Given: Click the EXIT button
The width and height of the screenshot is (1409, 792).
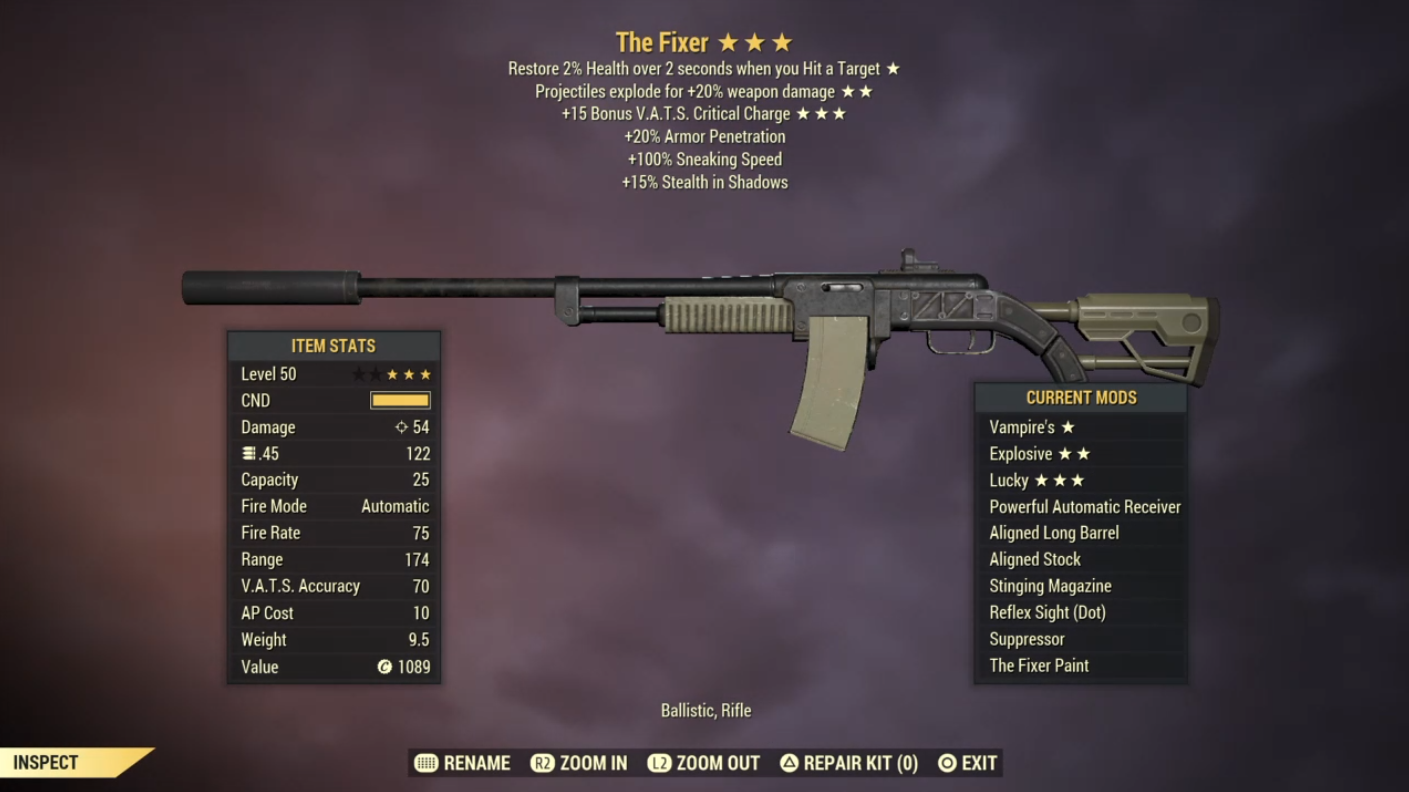Looking at the screenshot, I should (x=977, y=763).
